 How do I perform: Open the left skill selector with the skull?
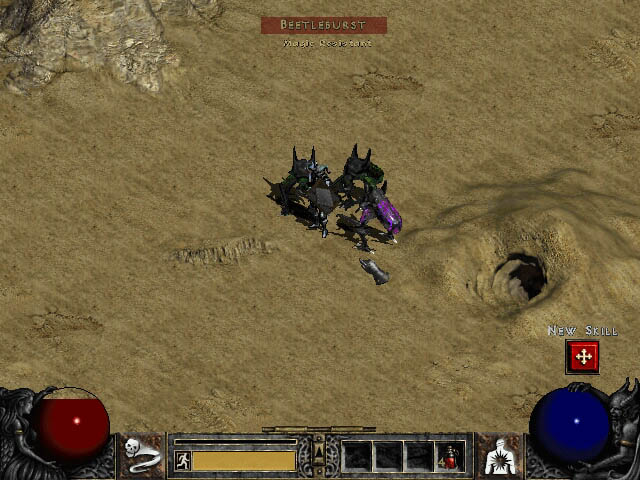click(143, 455)
